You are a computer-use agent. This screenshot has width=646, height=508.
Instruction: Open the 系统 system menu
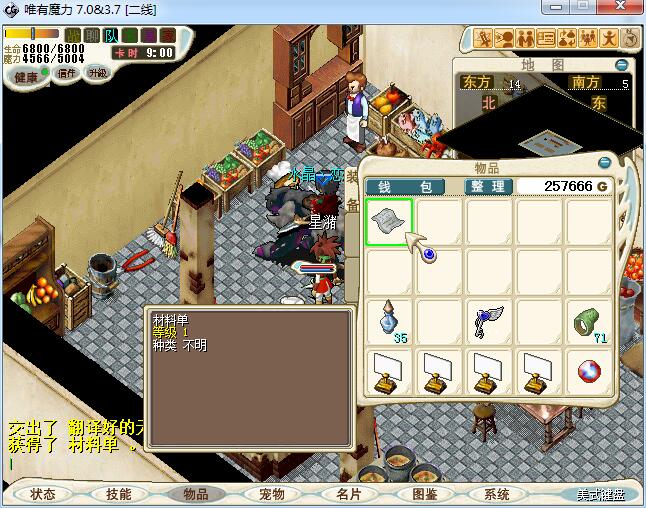[x=497, y=494]
